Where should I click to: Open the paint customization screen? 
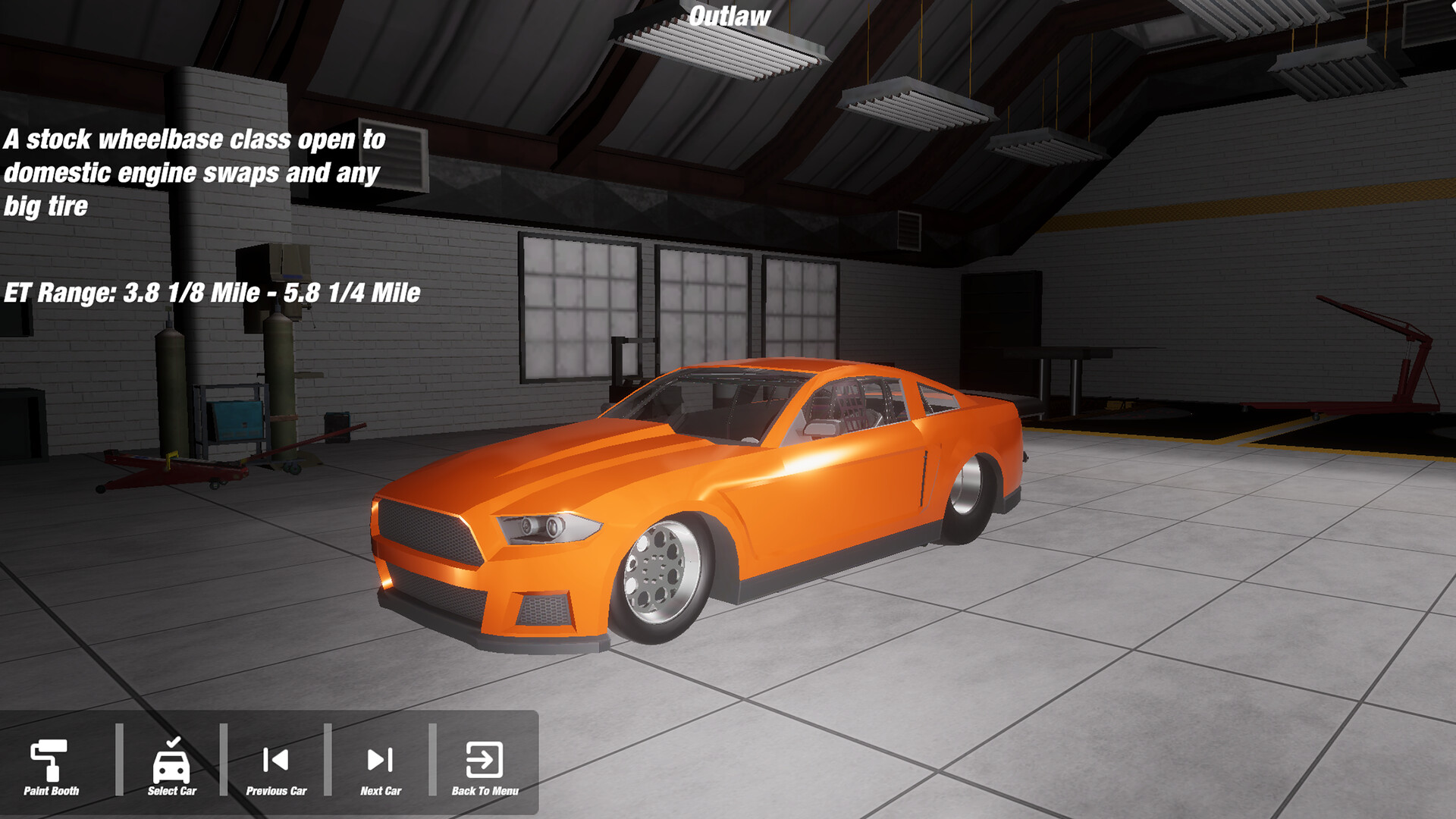[49, 762]
